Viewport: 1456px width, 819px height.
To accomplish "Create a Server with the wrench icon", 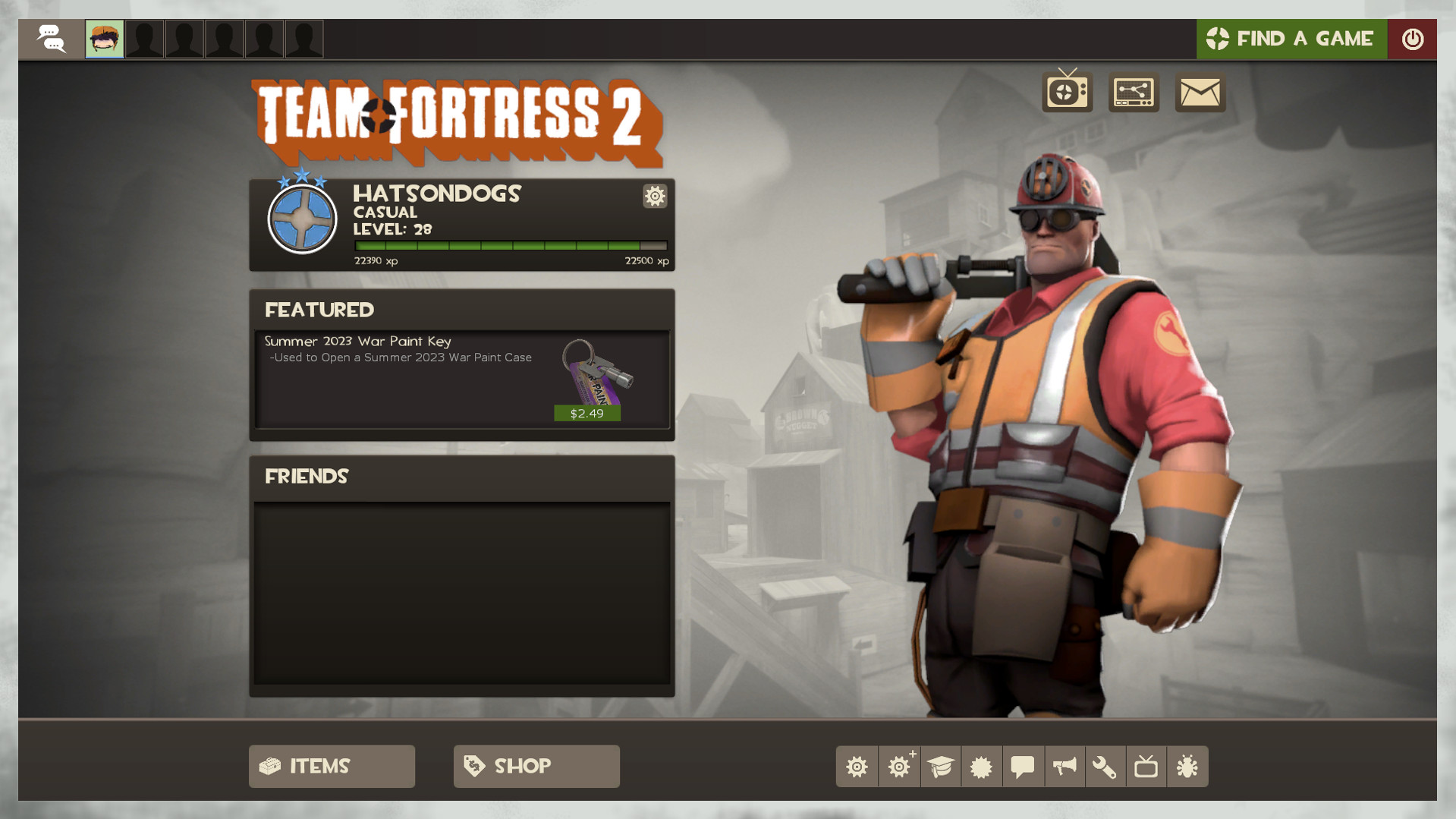I will pyautogui.click(x=1105, y=767).
